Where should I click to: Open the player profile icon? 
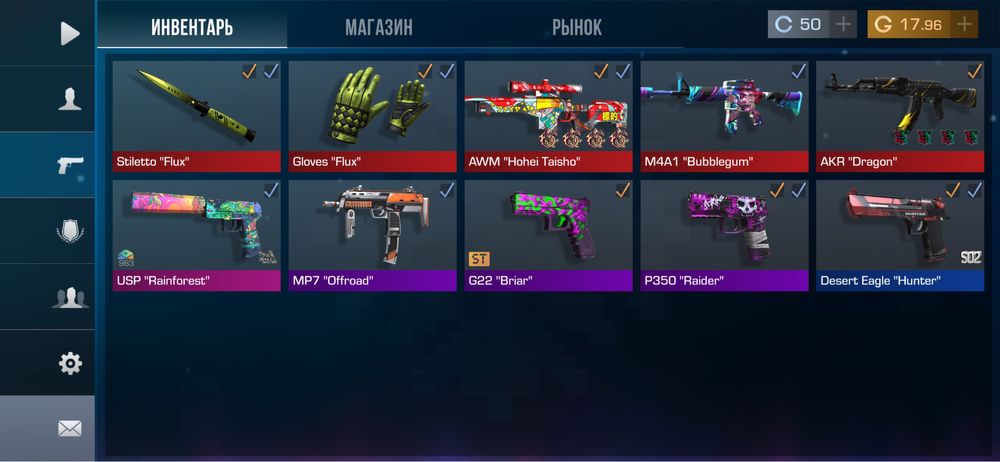(69, 99)
